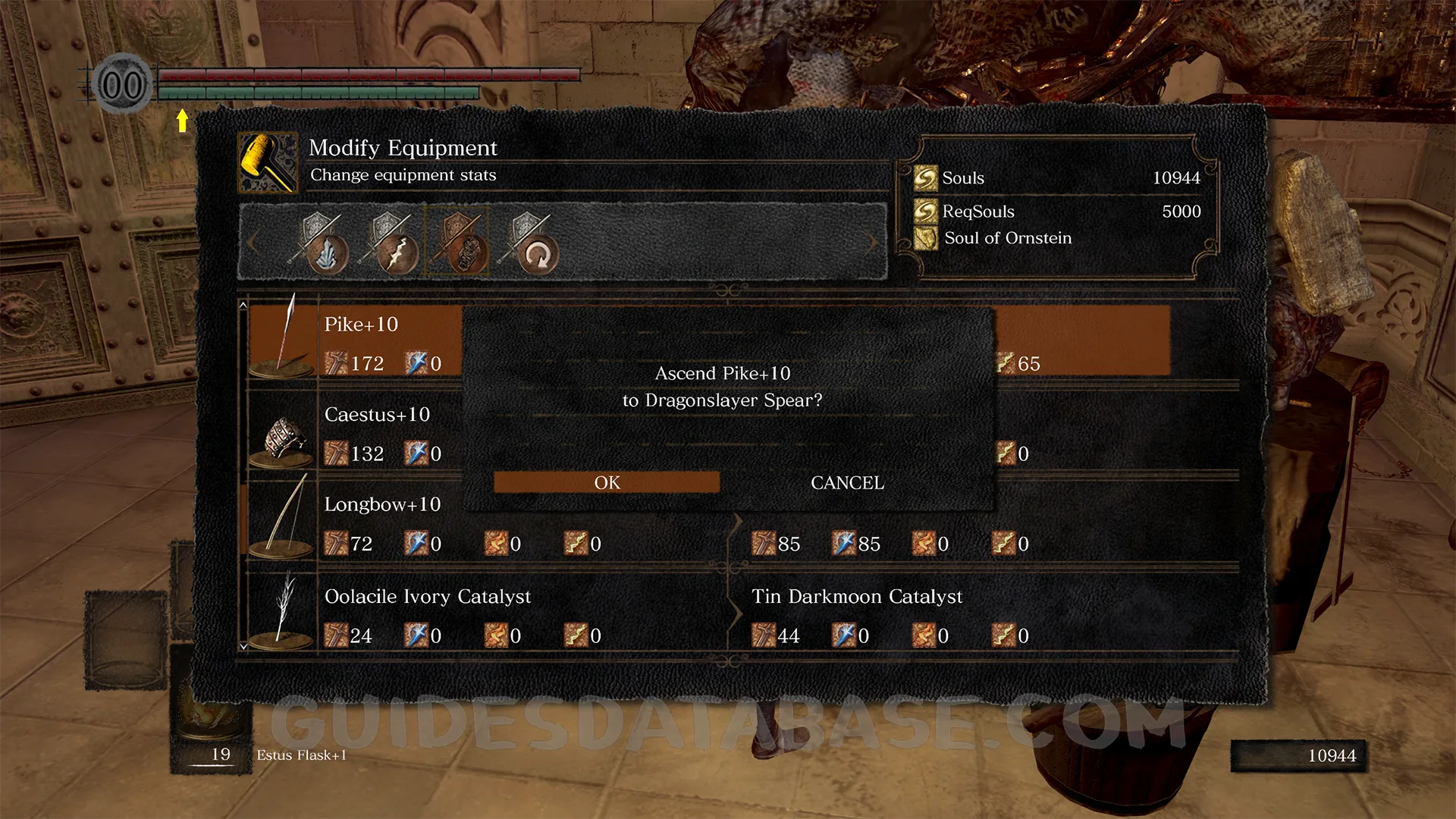Confirm the ascension with OK
The width and height of the screenshot is (1456, 819).
607,482
